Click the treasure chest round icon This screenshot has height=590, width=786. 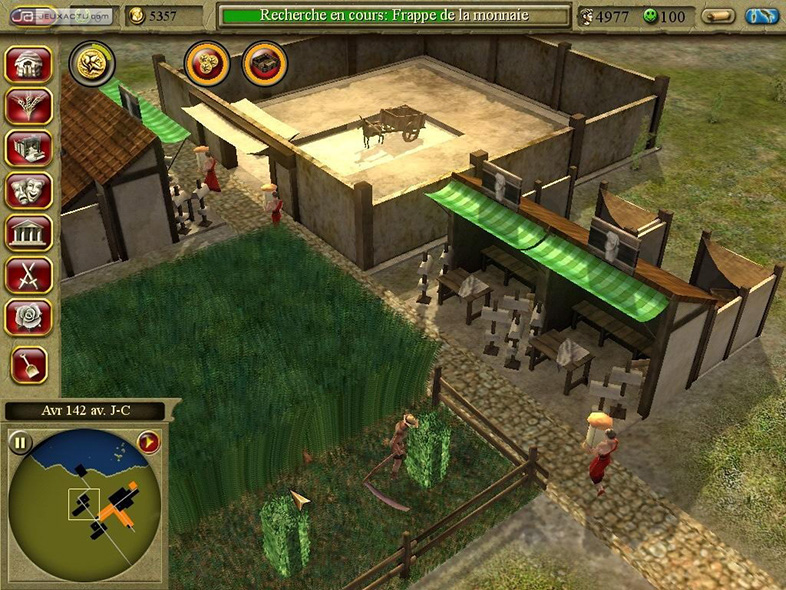[x=264, y=63]
